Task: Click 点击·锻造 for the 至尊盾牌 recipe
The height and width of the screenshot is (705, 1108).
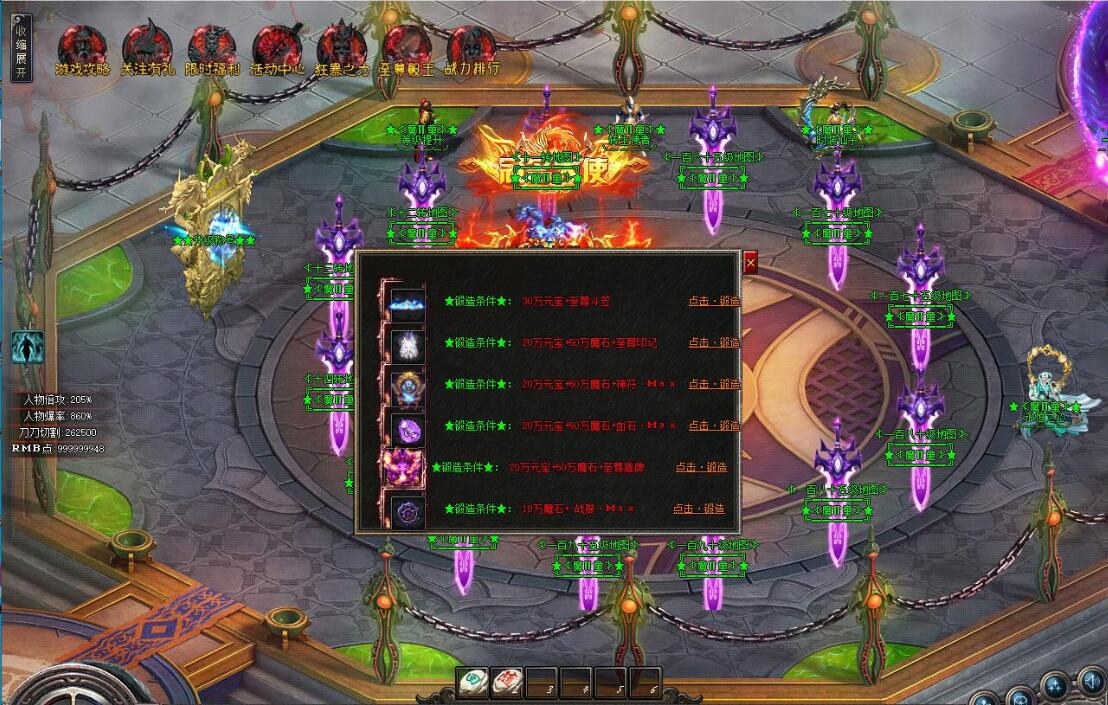Action: click(701, 467)
